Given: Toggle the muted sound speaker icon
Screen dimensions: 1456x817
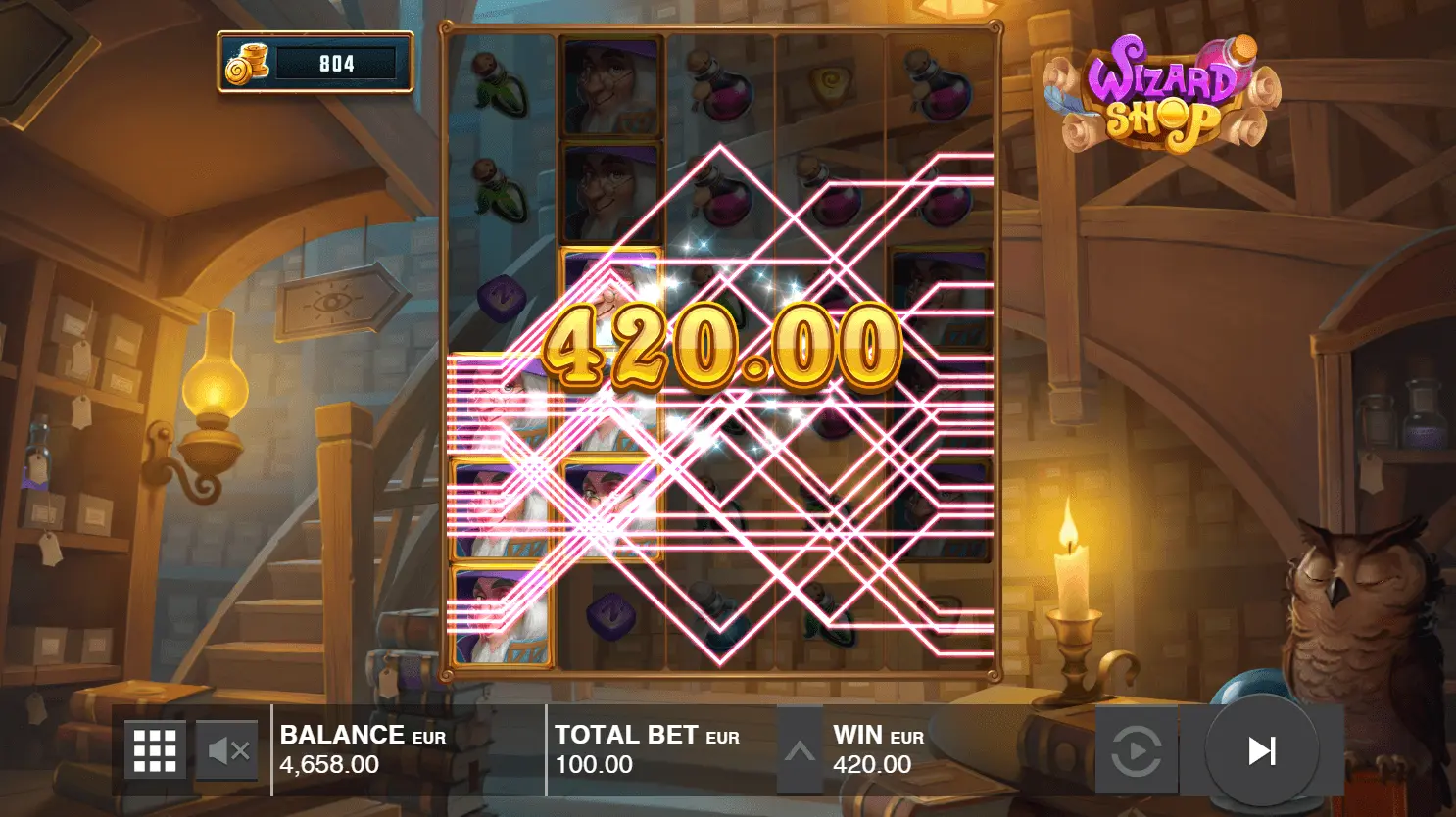Looking at the screenshot, I should [x=228, y=751].
